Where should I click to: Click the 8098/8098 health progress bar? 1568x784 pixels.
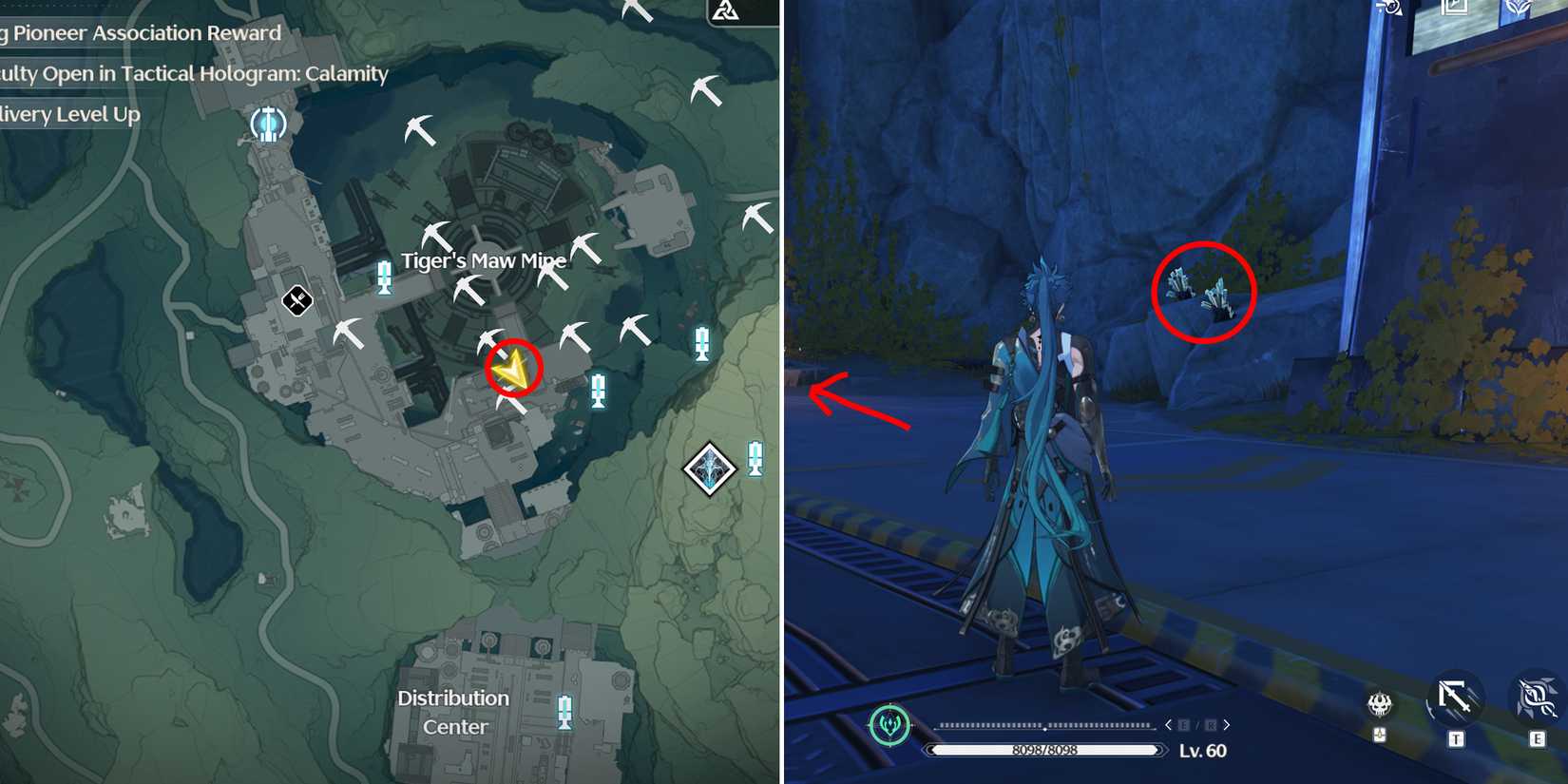(1045, 750)
